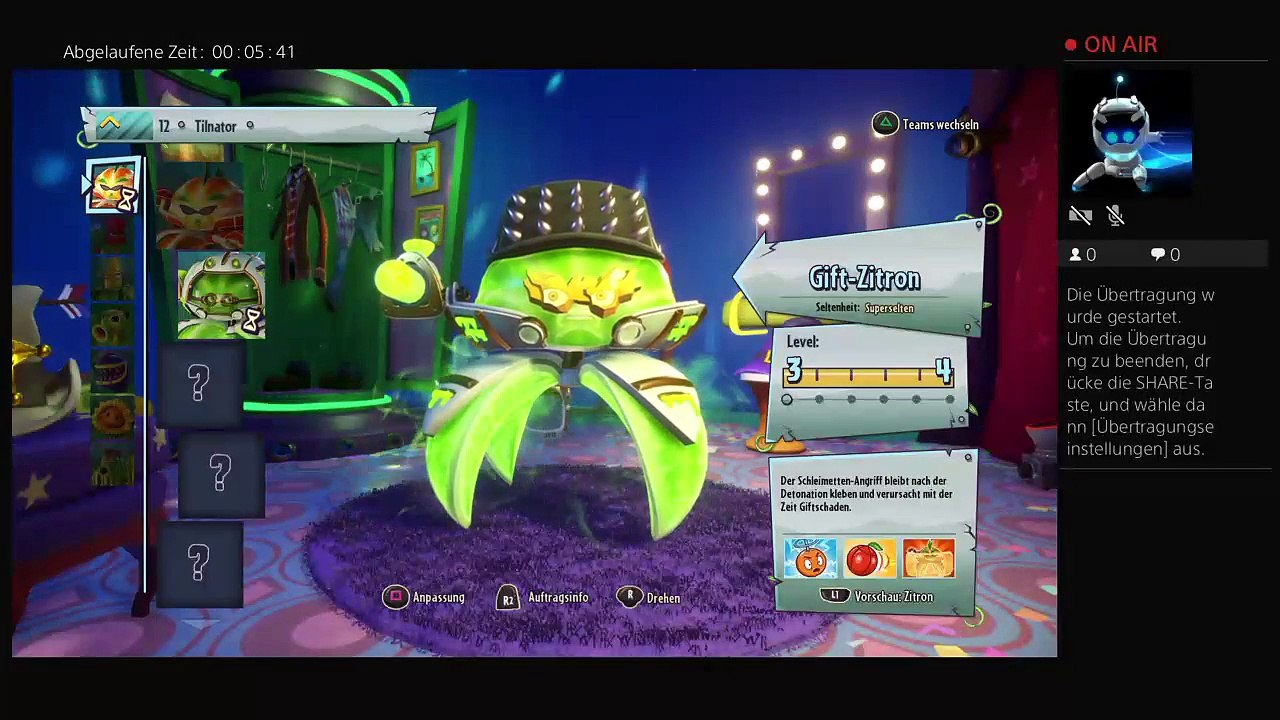Choose the red plant class icon
Screen dimensions: 1280x720
click(x=113, y=235)
